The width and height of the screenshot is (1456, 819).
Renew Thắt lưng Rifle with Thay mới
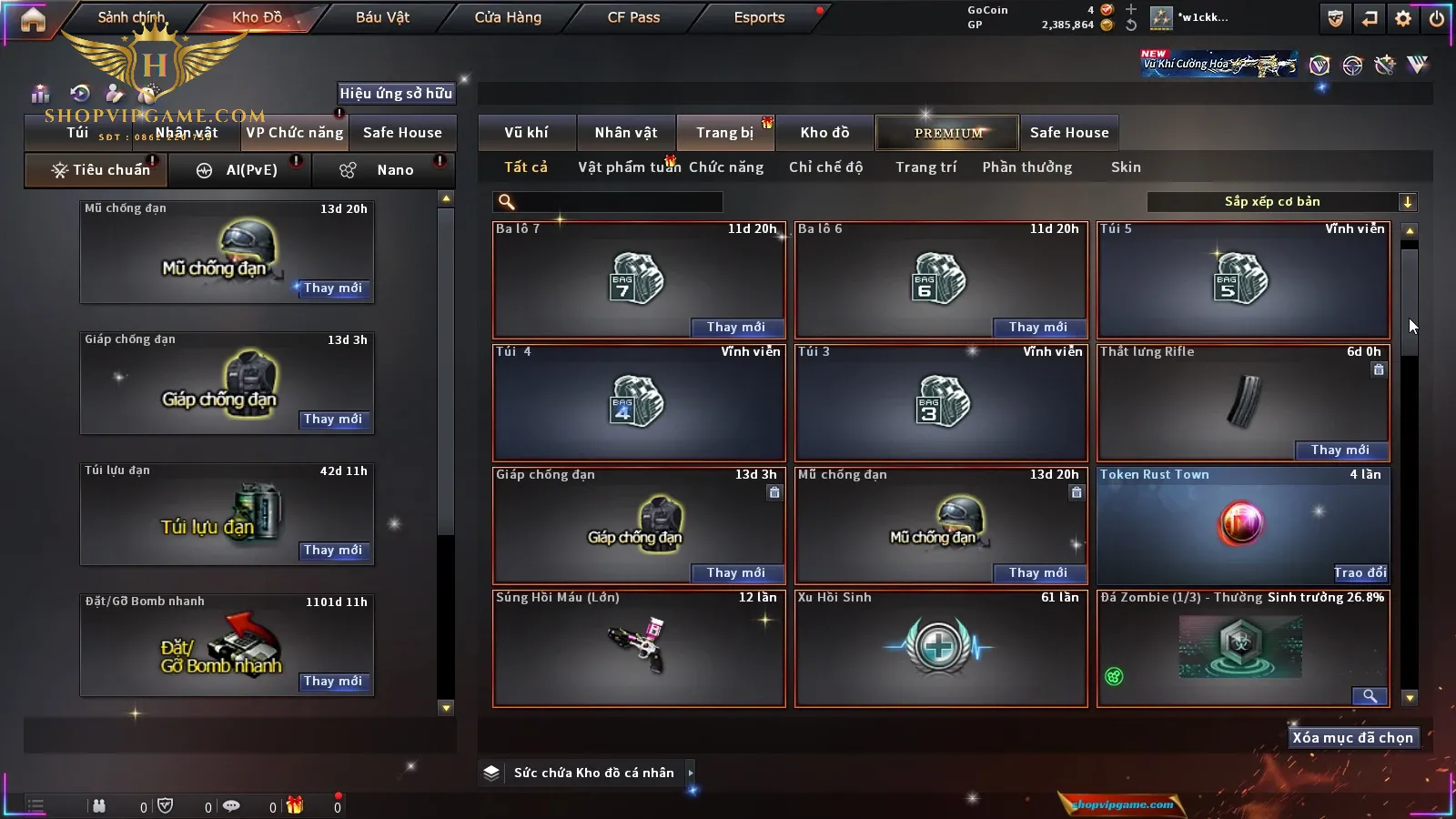click(1340, 450)
